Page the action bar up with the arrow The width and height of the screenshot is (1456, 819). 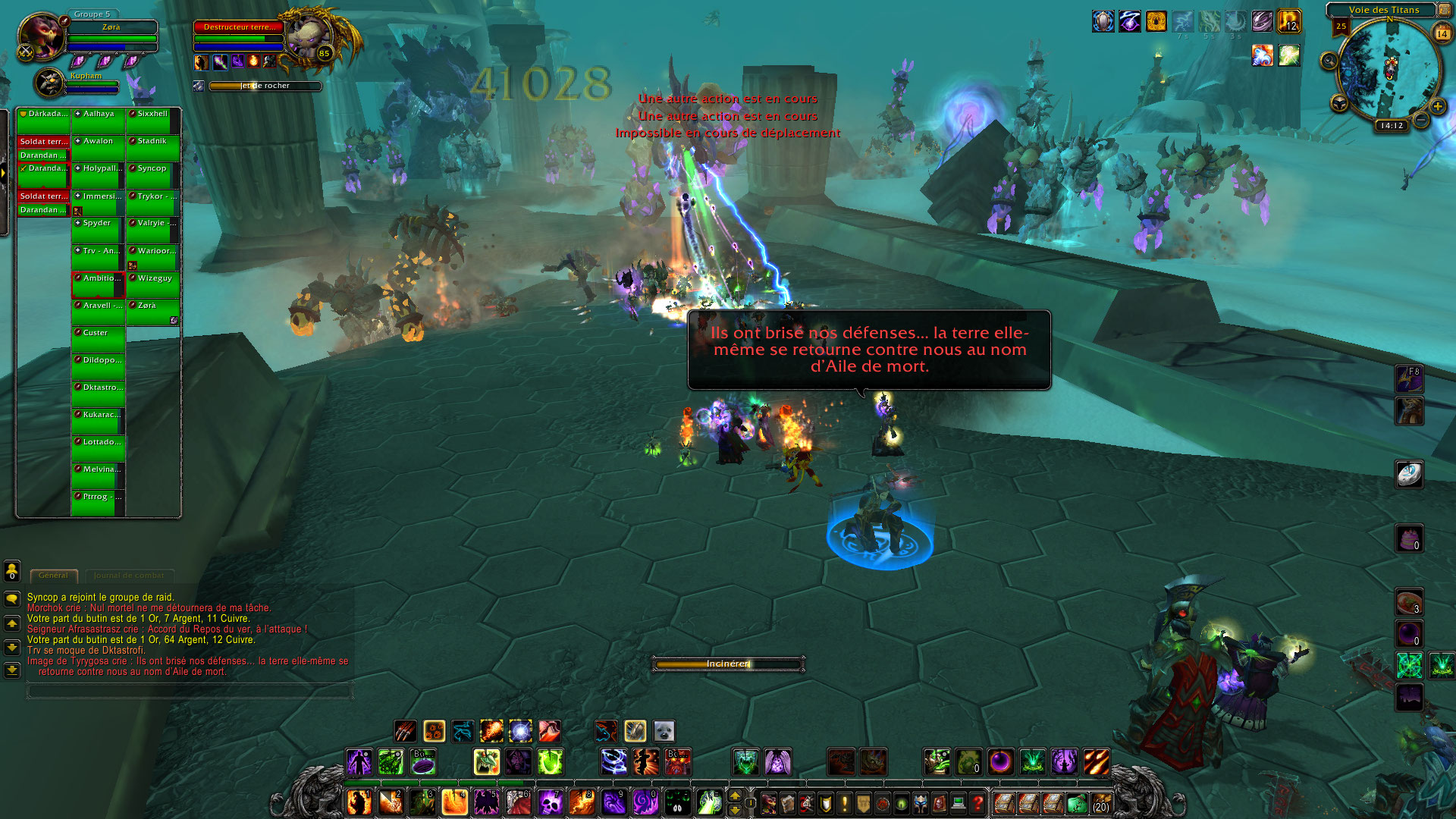(x=734, y=795)
